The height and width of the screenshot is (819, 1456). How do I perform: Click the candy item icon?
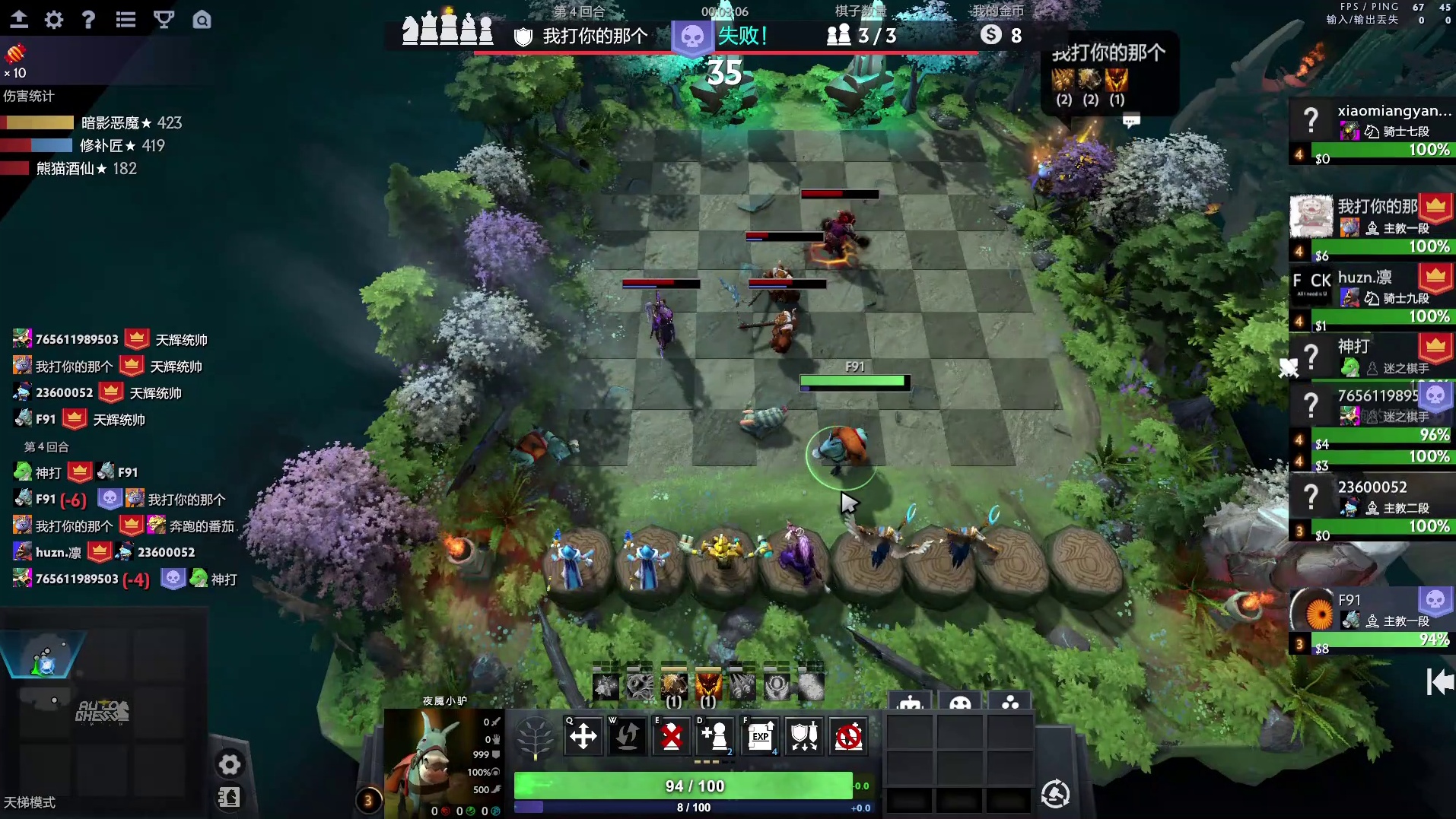pos(15,54)
